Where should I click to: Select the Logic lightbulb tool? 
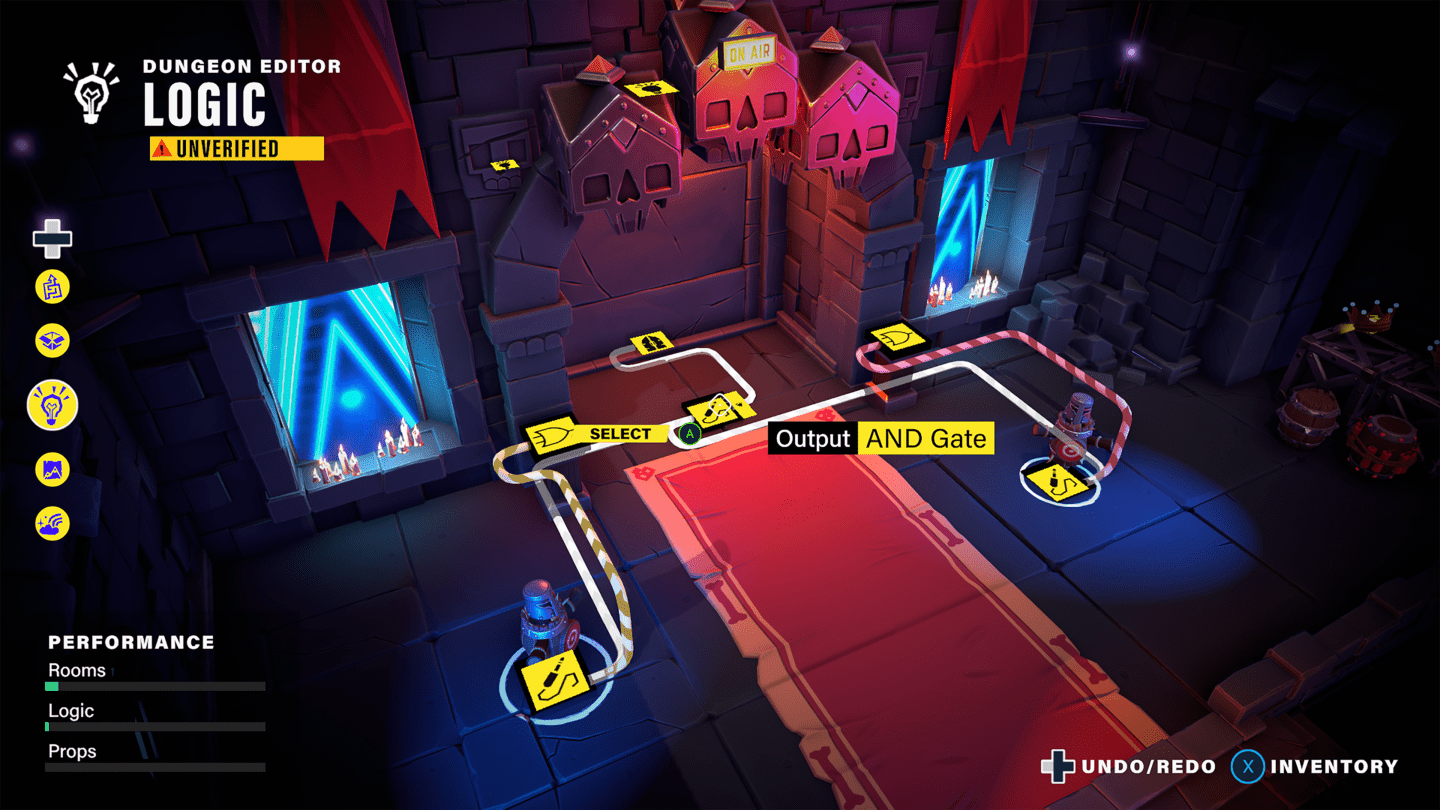point(51,405)
